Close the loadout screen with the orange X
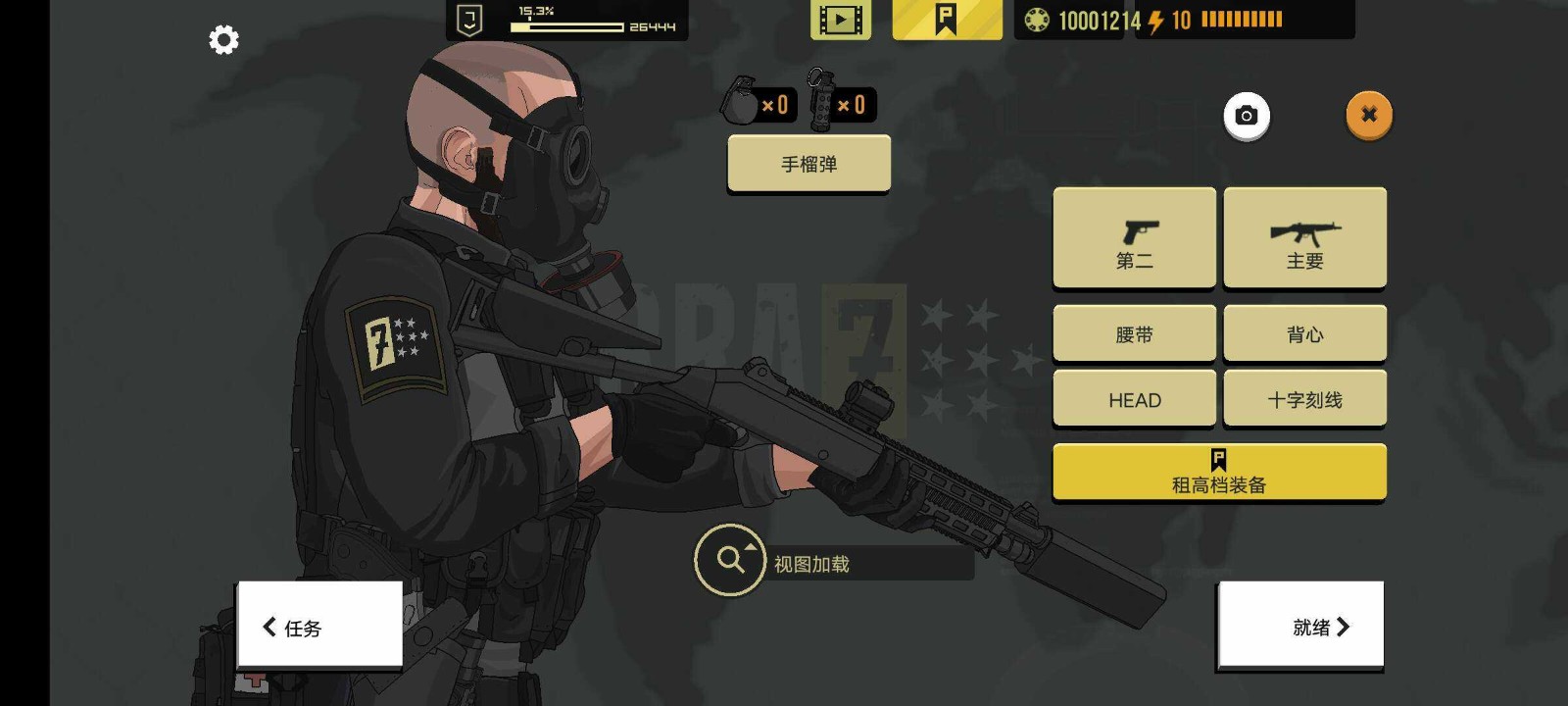The image size is (1568, 706). (1369, 115)
